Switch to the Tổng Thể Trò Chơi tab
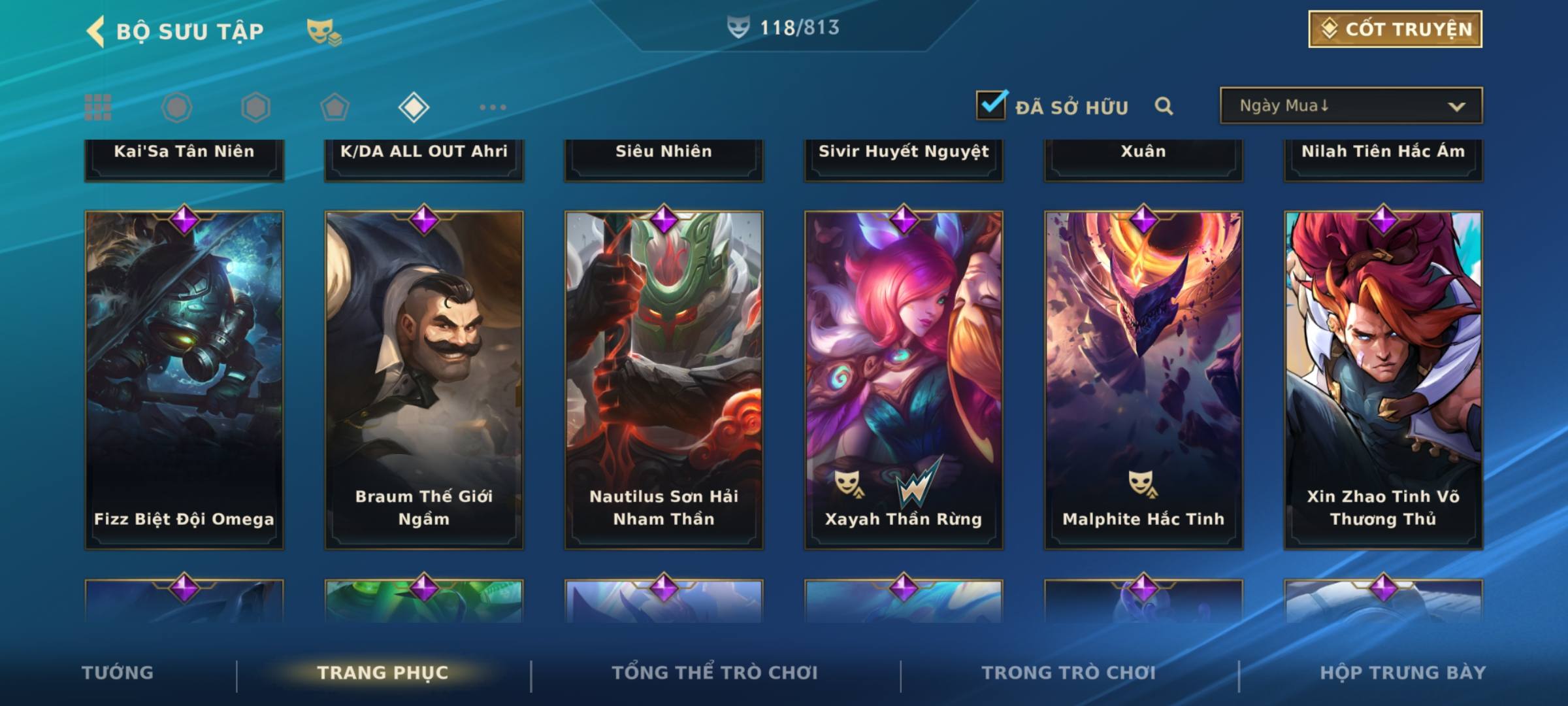The image size is (1568, 706). (x=715, y=673)
